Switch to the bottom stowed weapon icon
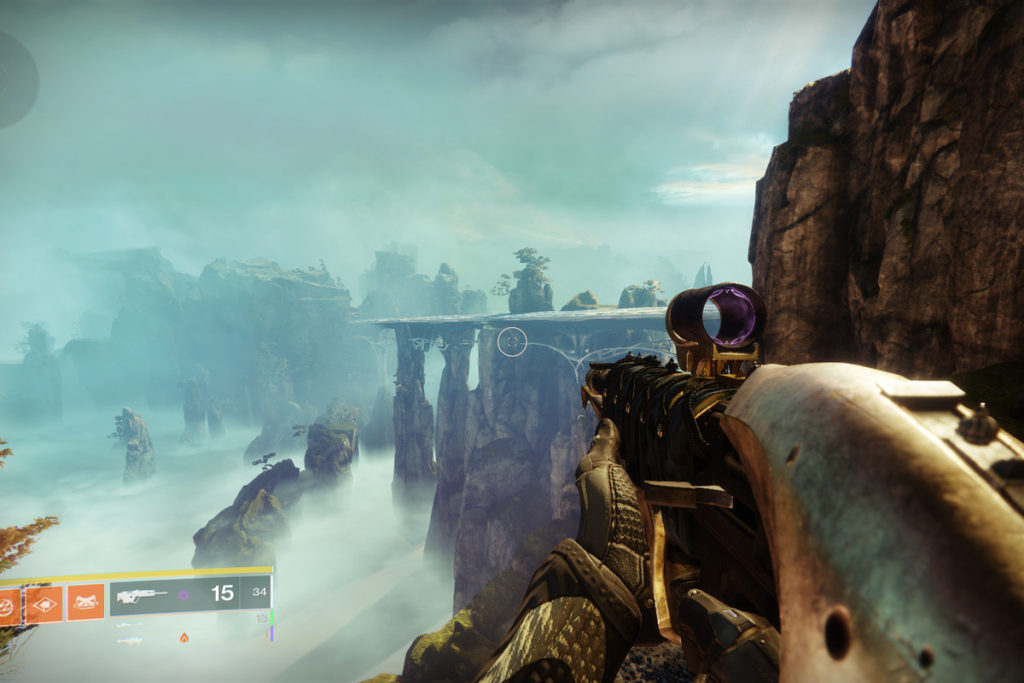This screenshot has height=683, width=1024. pos(130,640)
